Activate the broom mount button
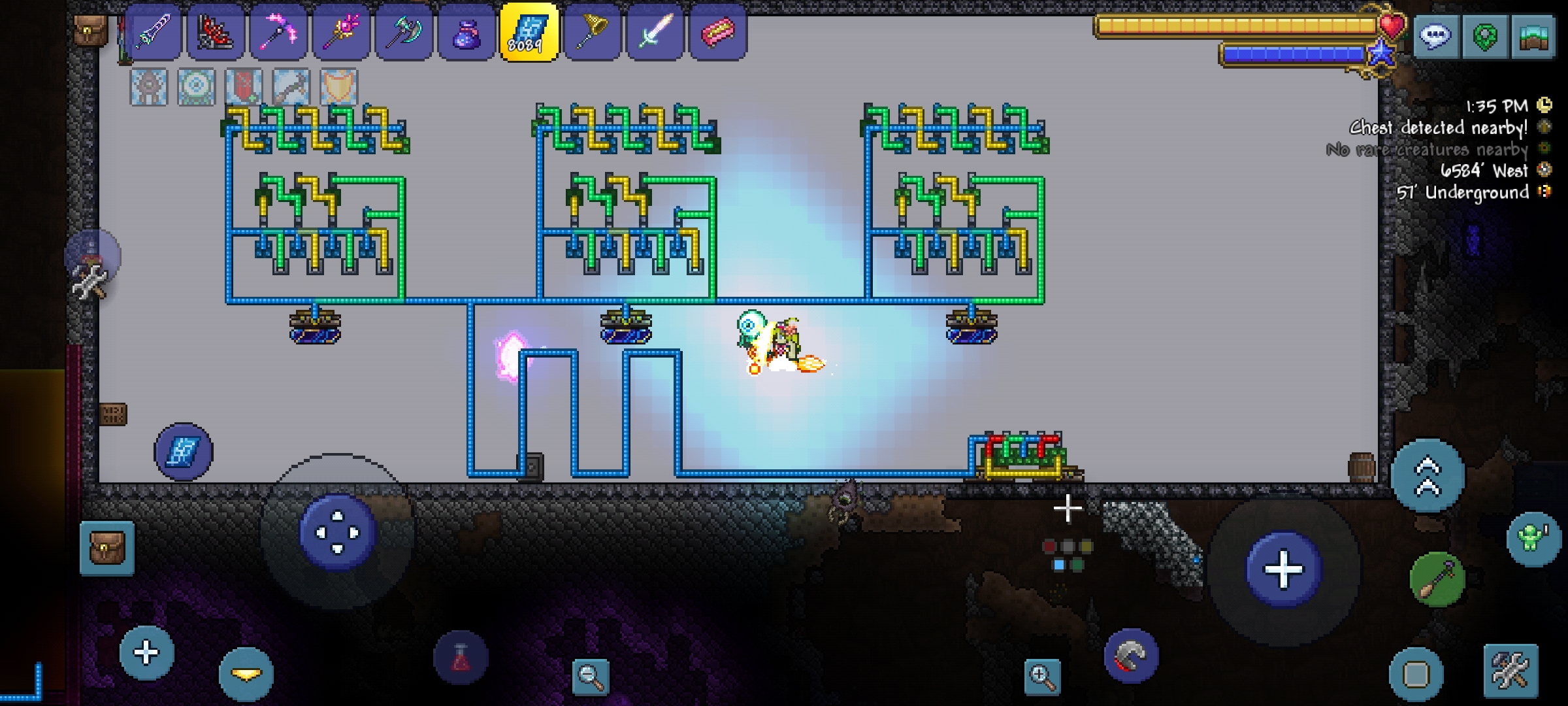This screenshot has width=1568, height=706. (x=1437, y=579)
